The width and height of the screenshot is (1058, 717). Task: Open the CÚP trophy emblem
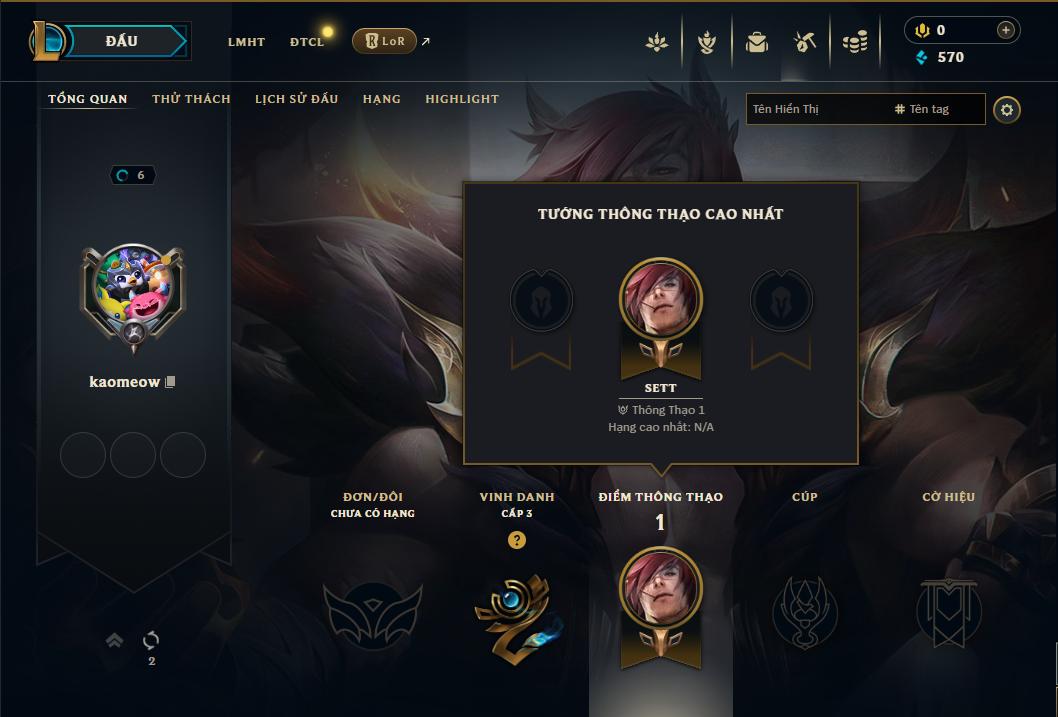[804, 610]
